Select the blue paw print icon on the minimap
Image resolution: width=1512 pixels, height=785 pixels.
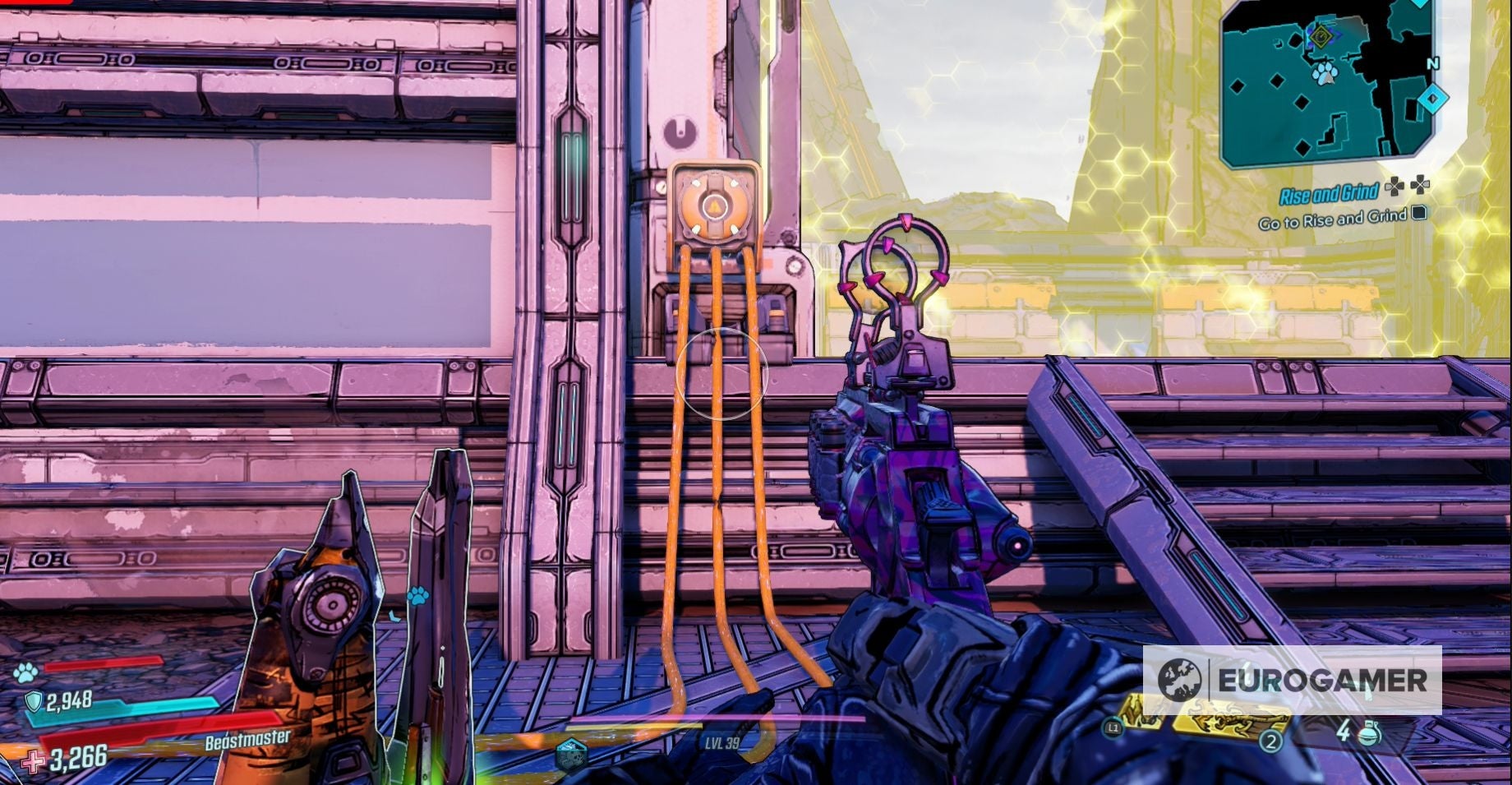point(1325,74)
